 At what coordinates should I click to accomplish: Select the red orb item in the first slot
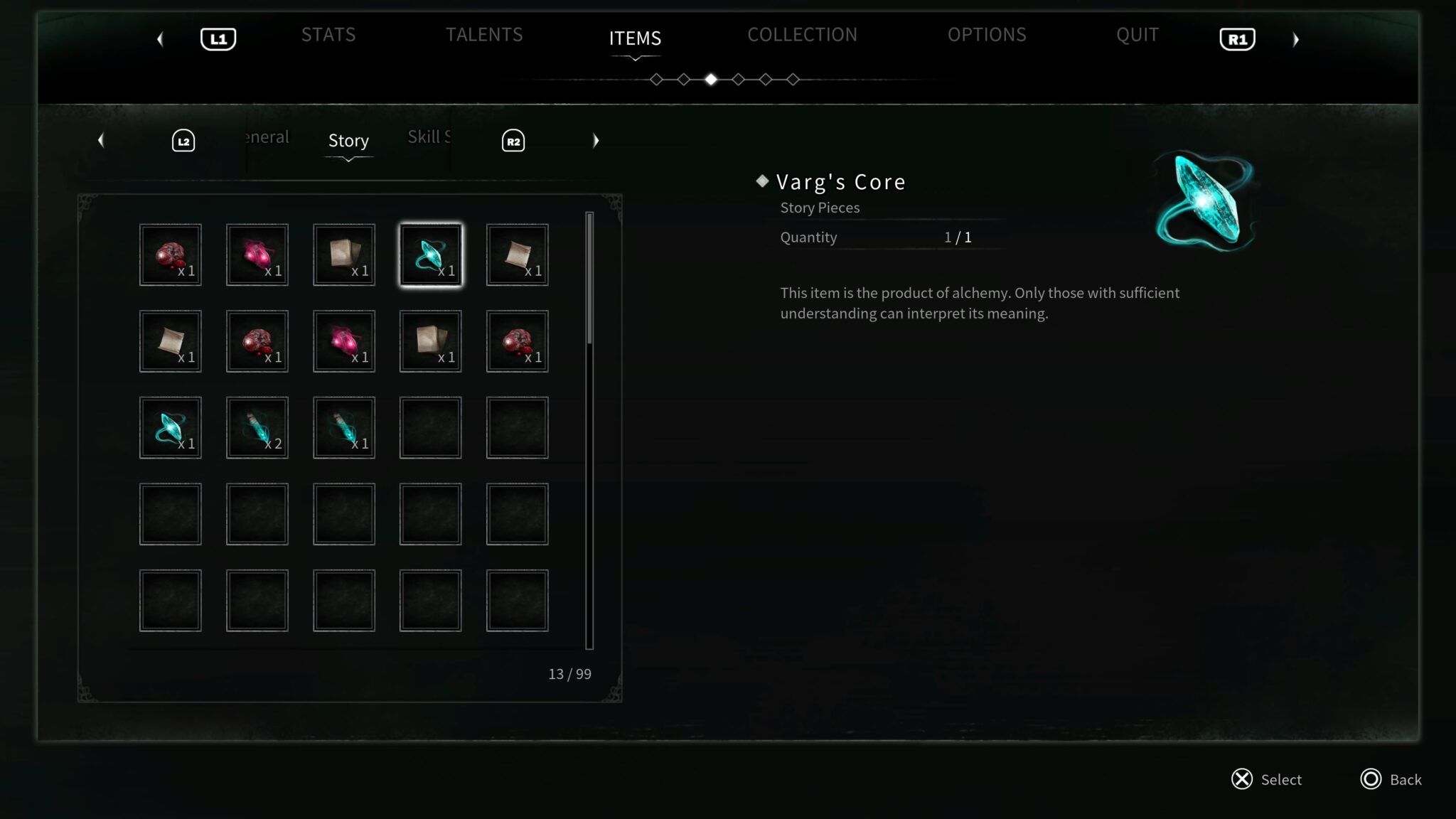click(x=170, y=254)
